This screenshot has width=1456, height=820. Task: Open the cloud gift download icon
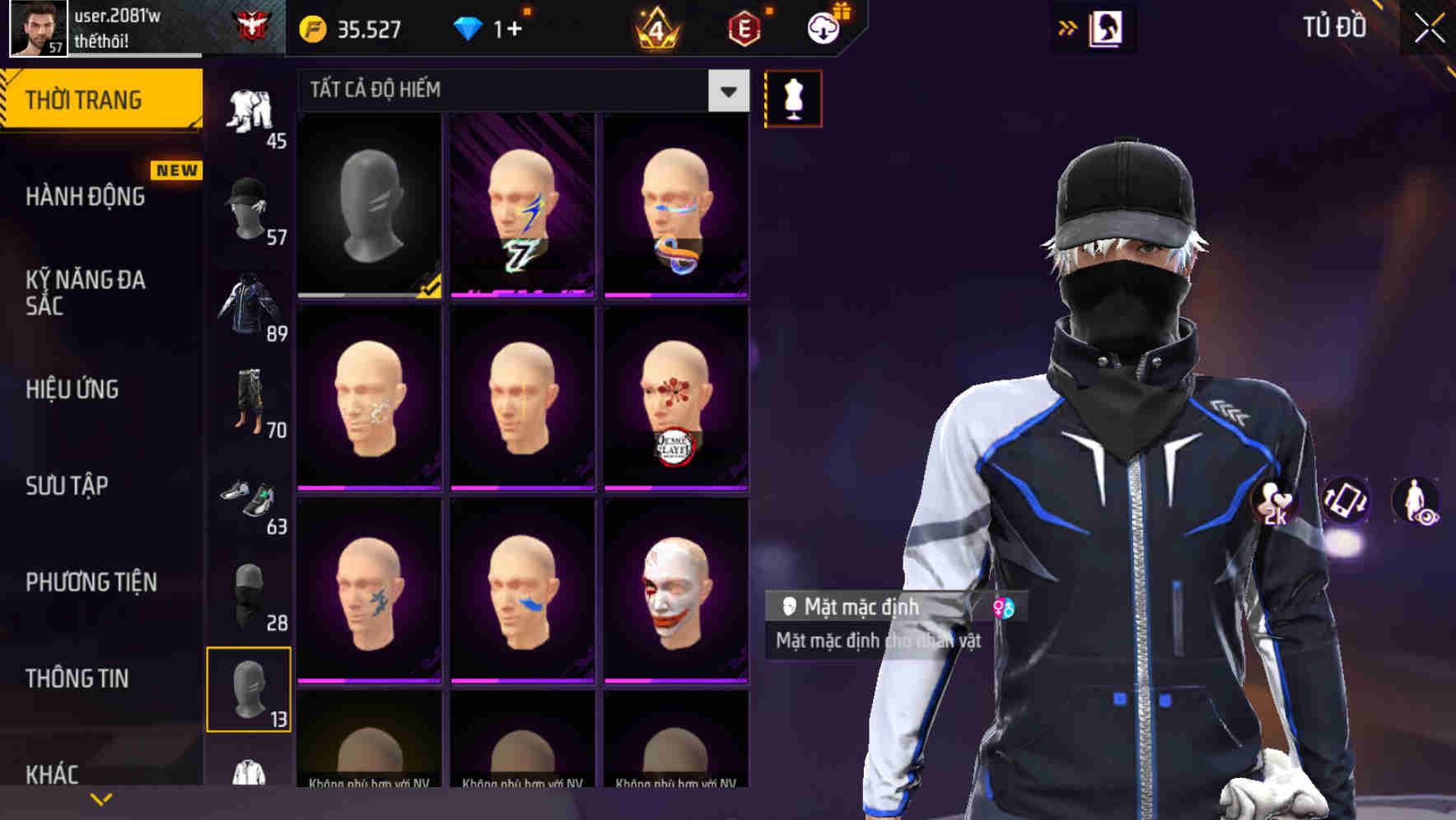click(824, 27)
